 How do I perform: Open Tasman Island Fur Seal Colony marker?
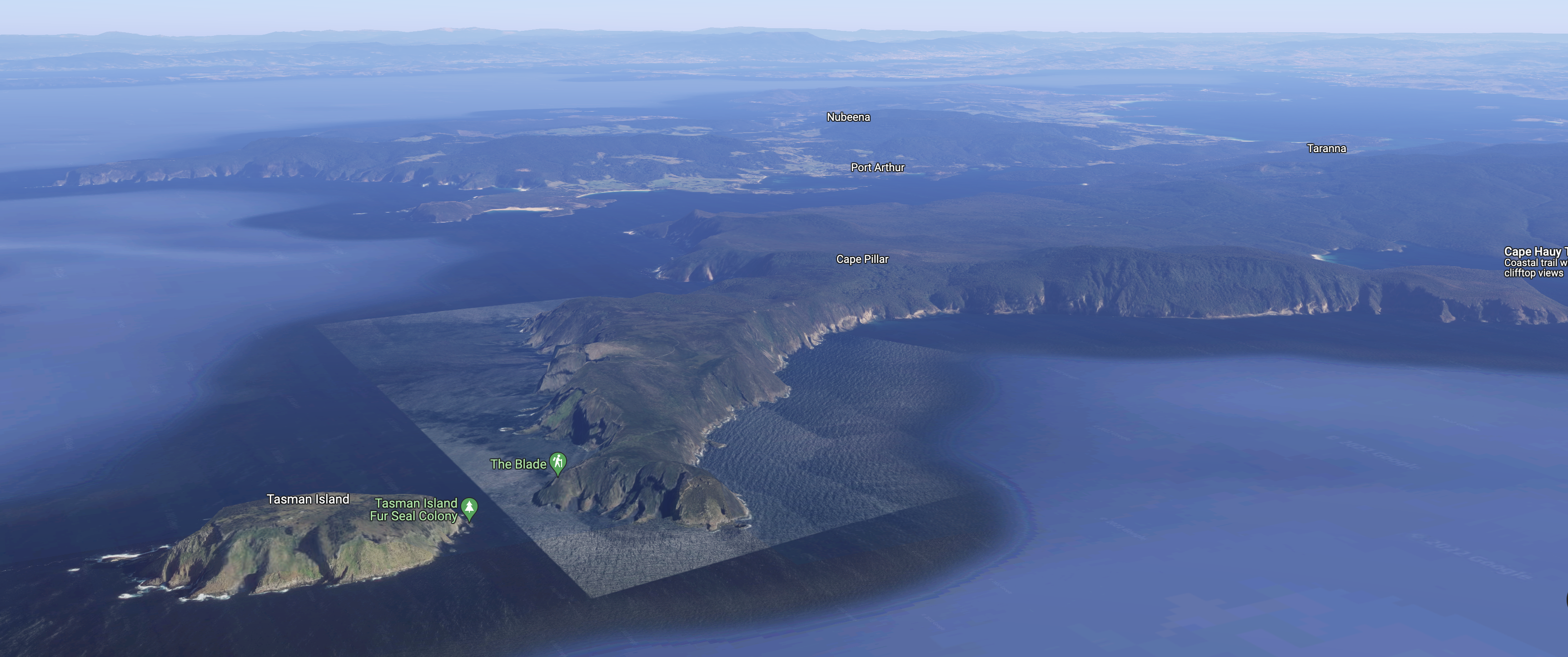pyautogui.click(x=469, y=507)
